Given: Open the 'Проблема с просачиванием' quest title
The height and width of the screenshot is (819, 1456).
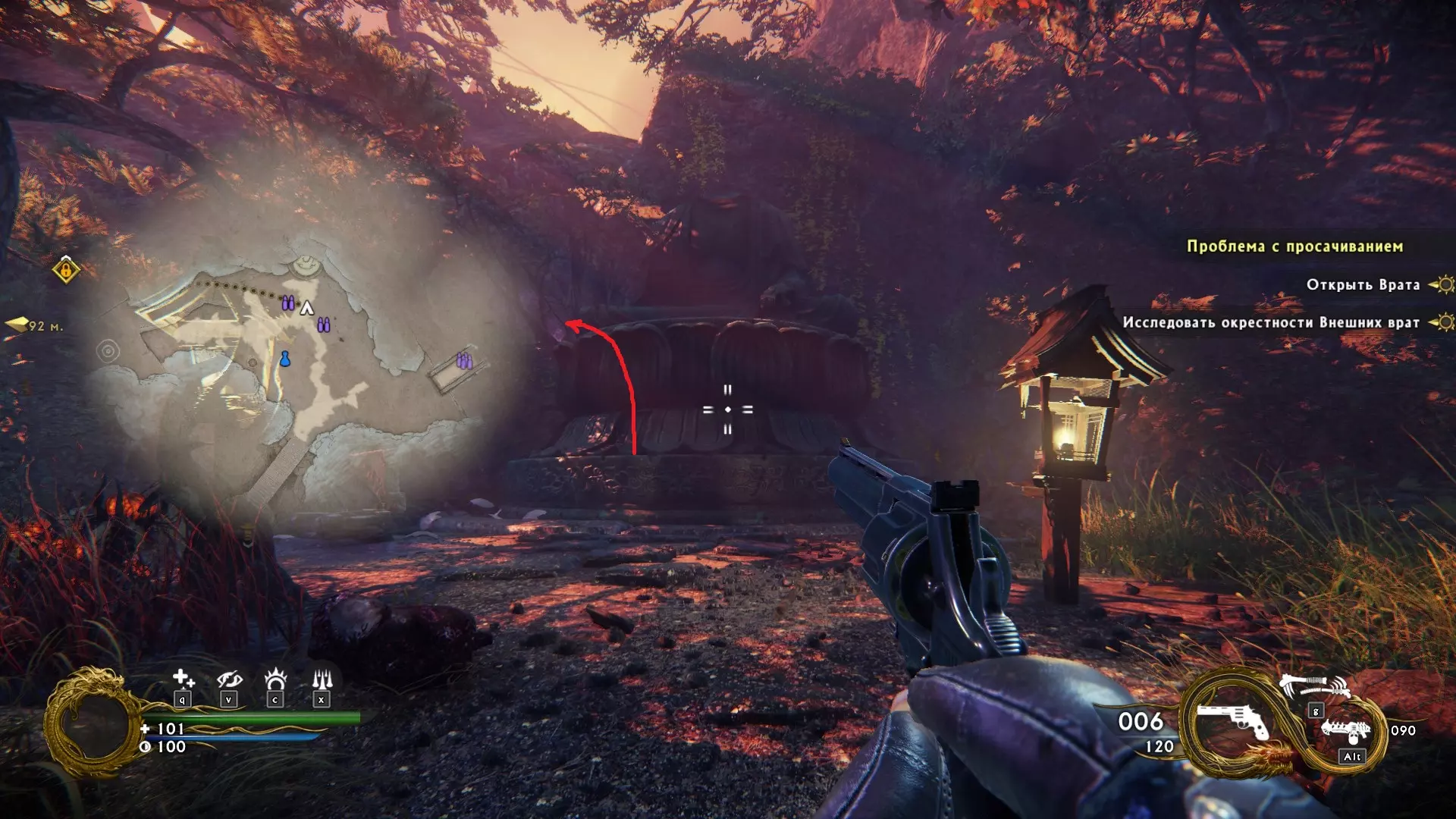Looking at the screenshot, I should point(1294,246).
